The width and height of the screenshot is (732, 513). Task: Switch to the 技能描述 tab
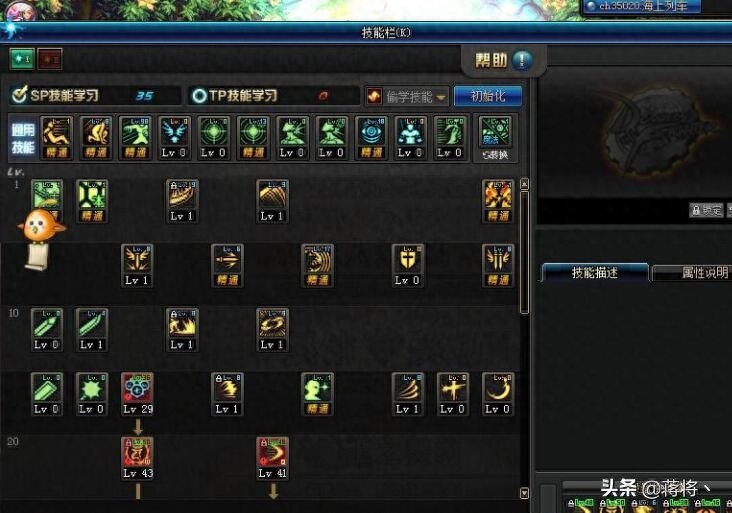[594, 273]
